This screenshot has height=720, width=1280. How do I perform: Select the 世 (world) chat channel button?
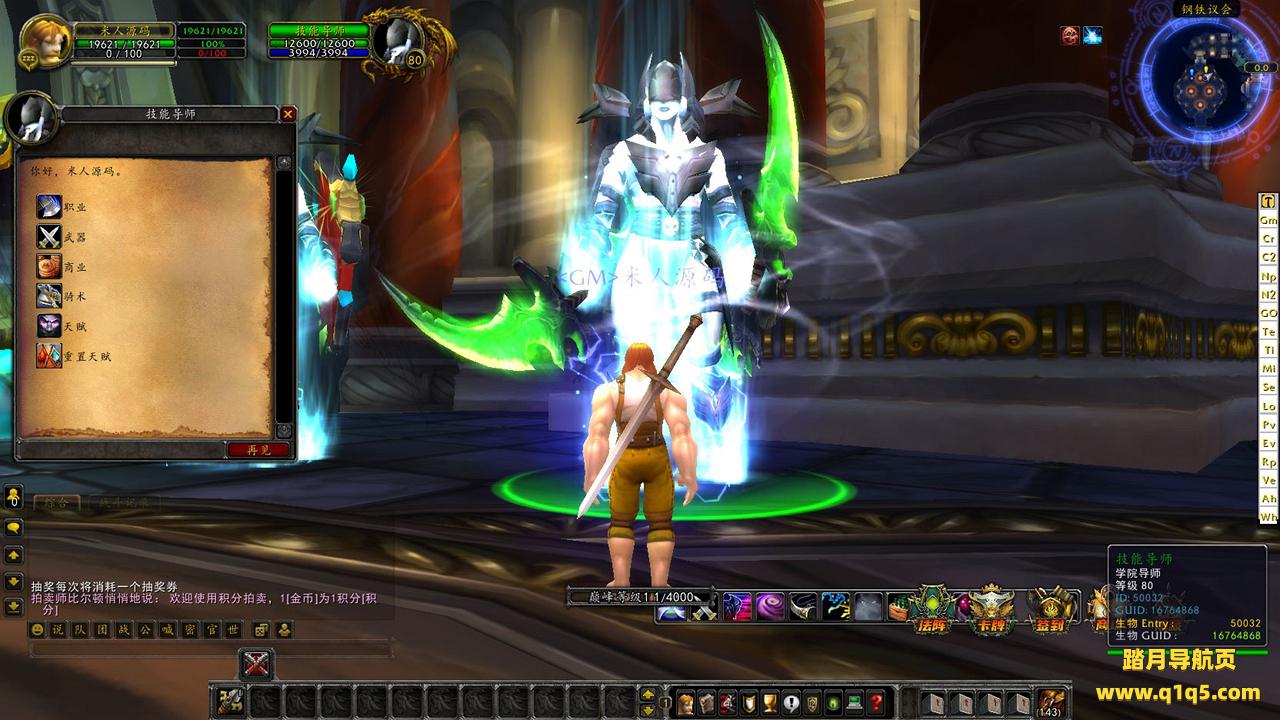[233, 629]
